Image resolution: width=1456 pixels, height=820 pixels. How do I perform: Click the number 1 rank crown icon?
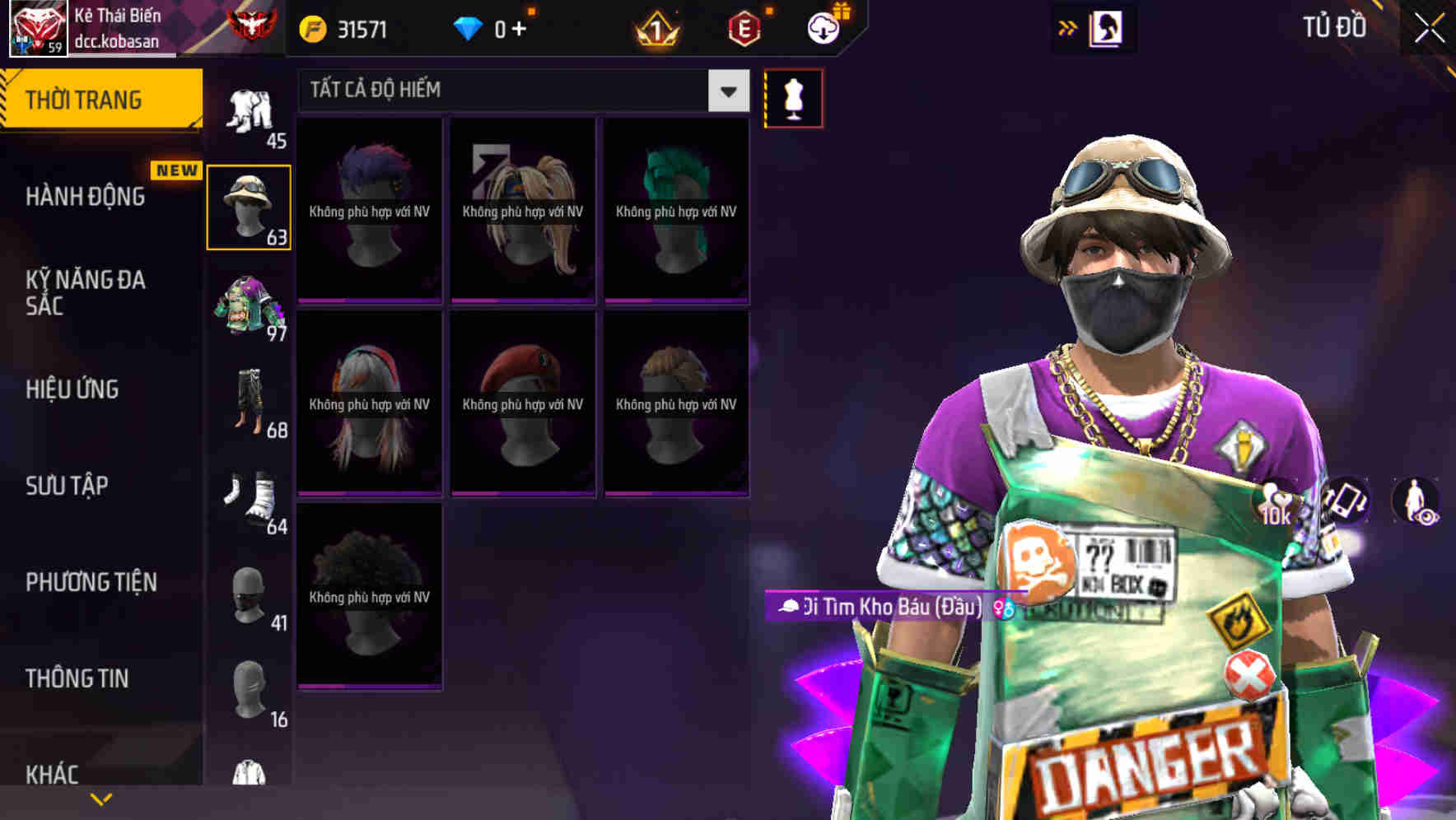tap(653, 26)
